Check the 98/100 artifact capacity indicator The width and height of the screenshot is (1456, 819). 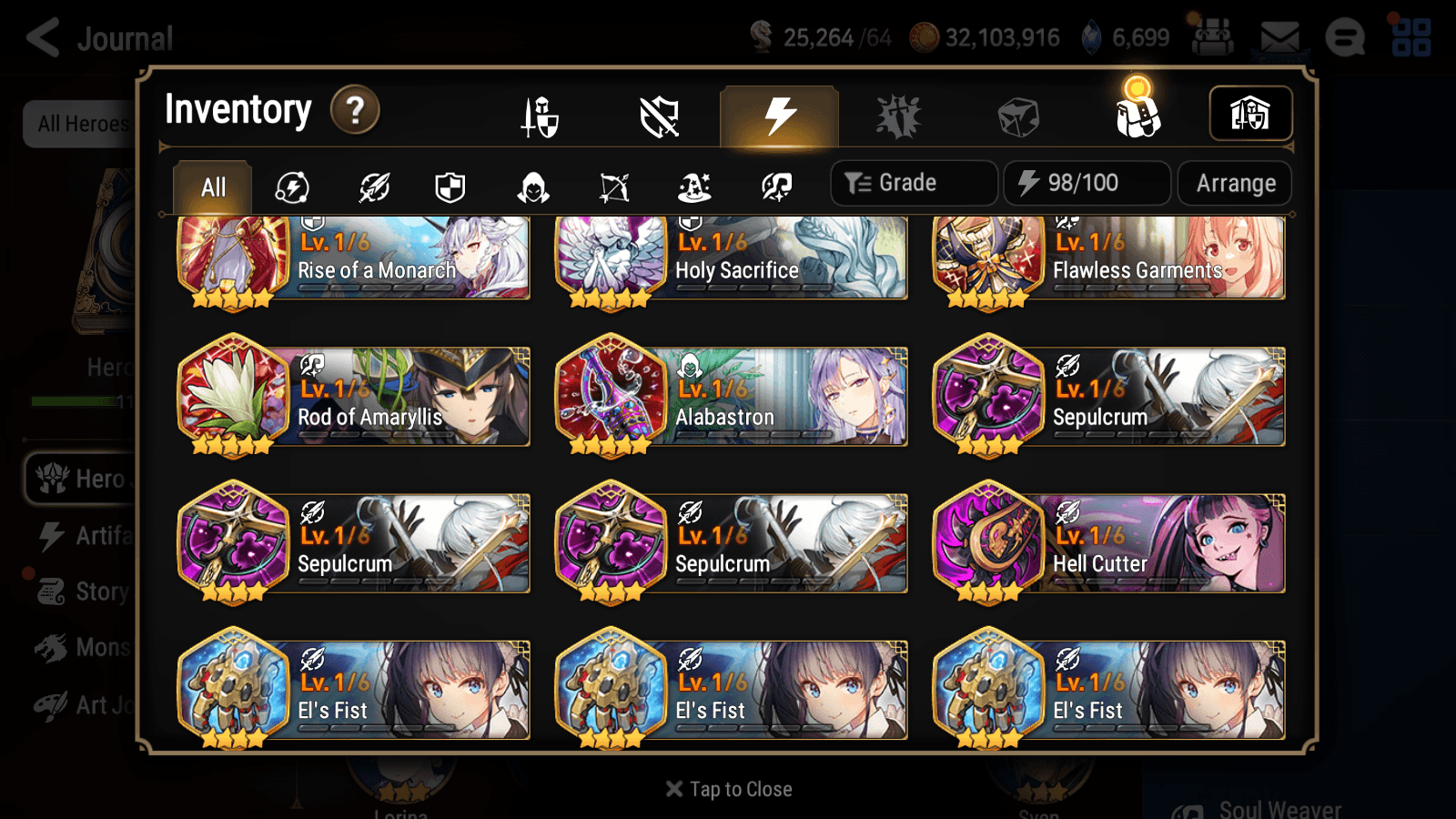tap(1087, 183)
